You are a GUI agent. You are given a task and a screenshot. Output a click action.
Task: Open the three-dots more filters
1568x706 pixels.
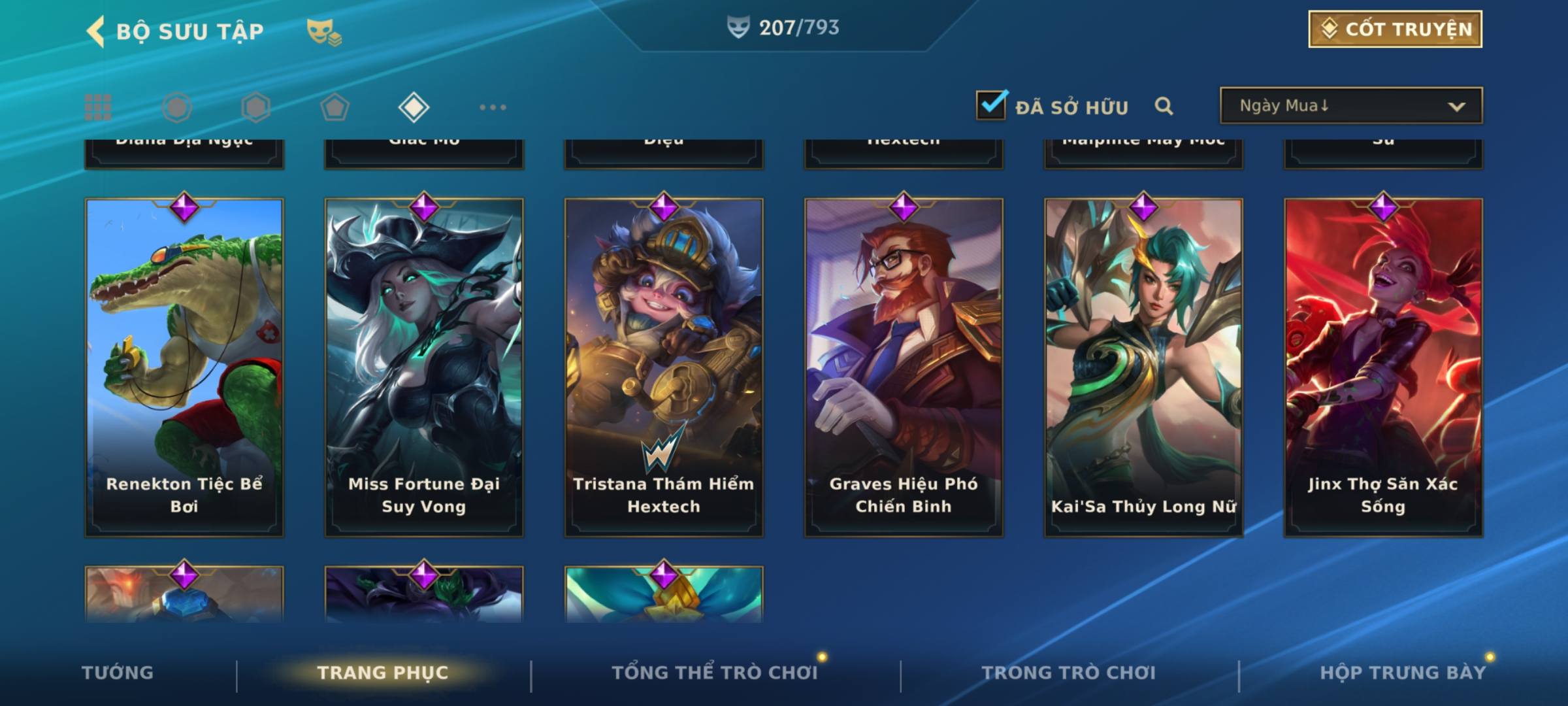[x=493, y=107]
